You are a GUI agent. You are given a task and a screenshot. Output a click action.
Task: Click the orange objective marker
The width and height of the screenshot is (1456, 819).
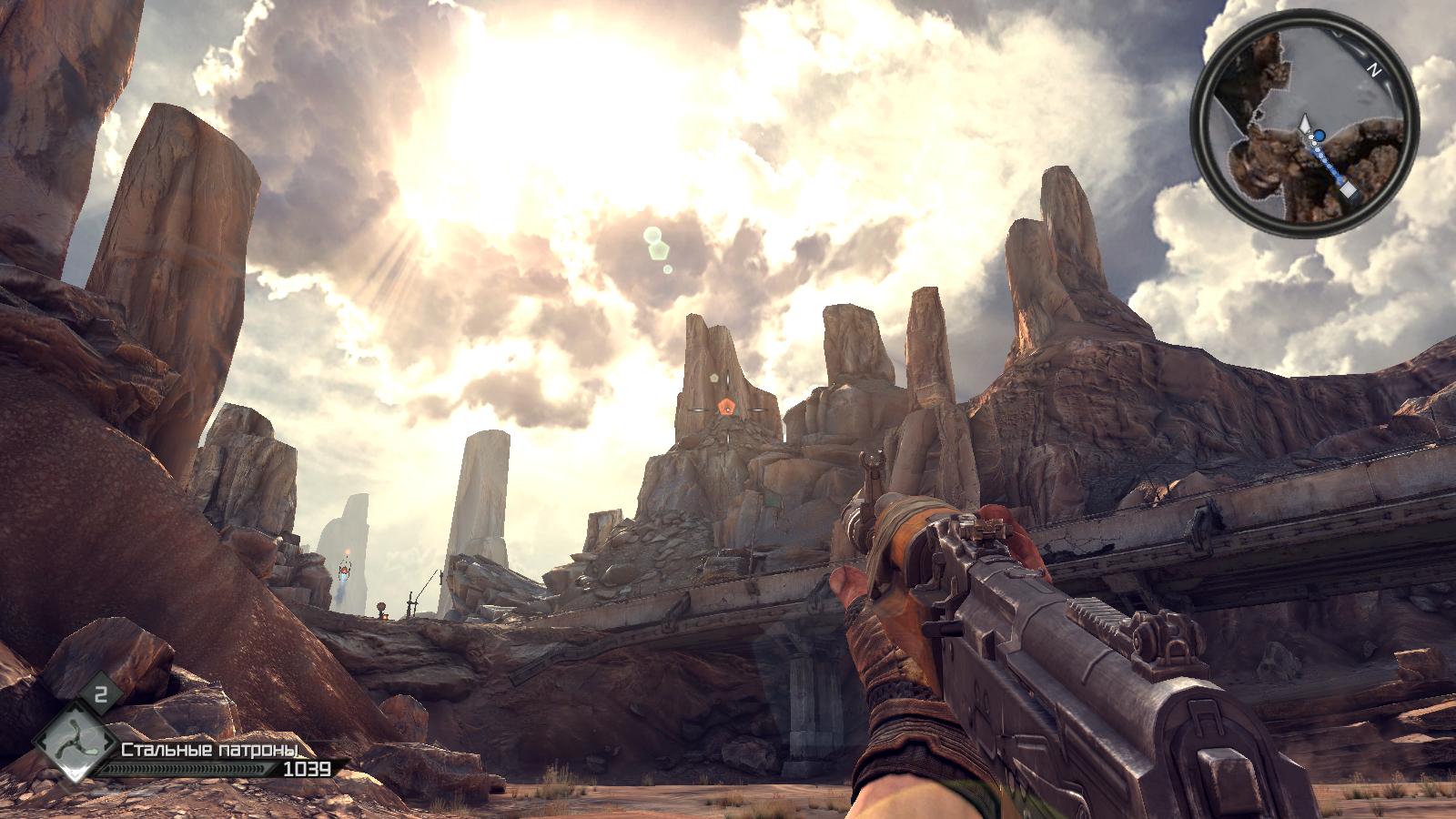[725, 407]
